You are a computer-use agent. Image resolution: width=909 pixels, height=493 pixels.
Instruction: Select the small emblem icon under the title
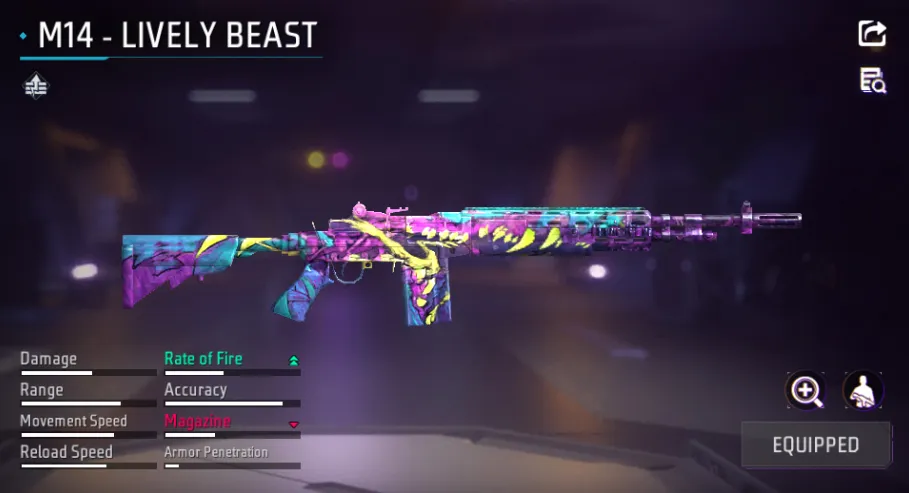pos(36,87)
